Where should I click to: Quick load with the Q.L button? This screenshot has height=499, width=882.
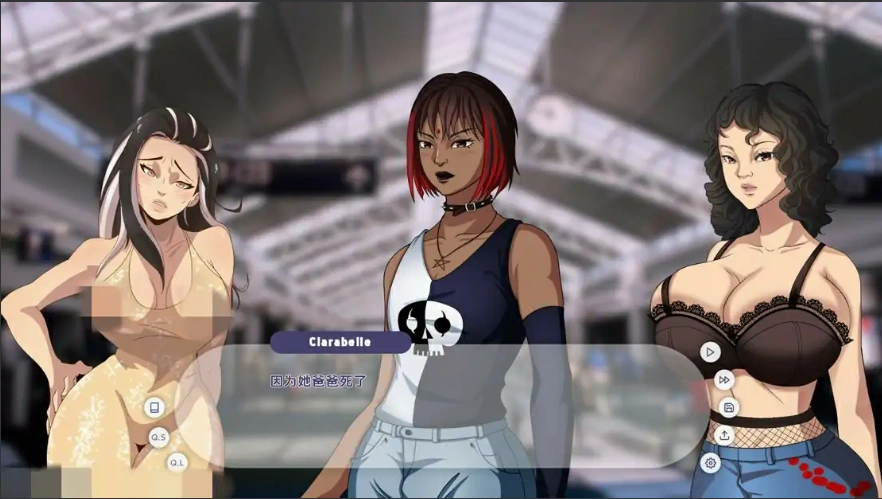tap(176, 462)
